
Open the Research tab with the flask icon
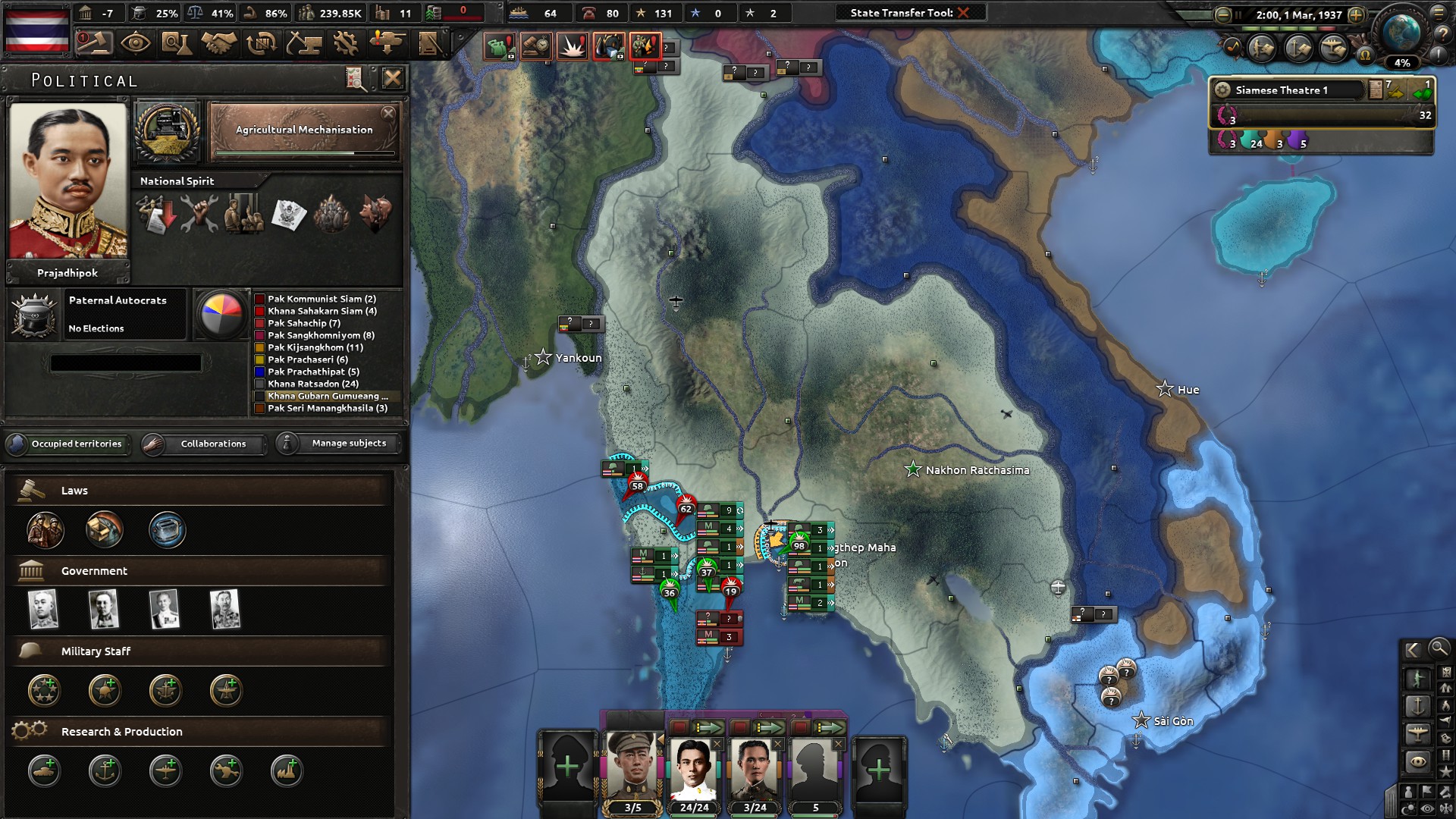click(x=178, y=44)
